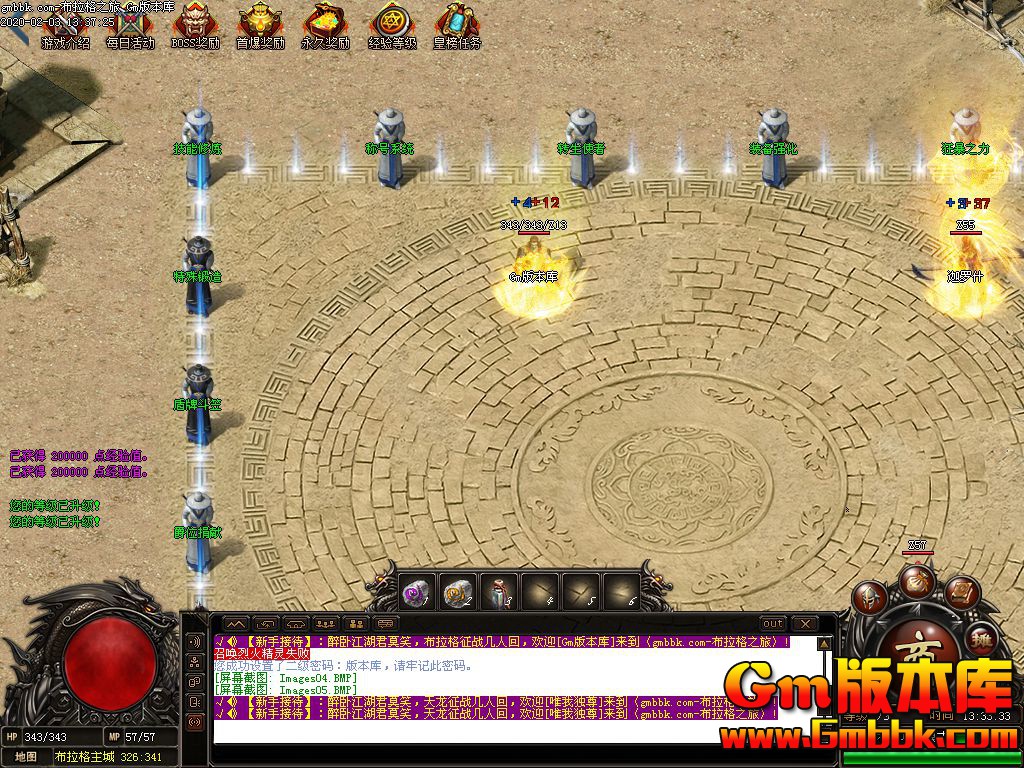1024x768 pixels.
Task: Open the 皇榜任务 quest icon
Action: (x=457, y=24)
